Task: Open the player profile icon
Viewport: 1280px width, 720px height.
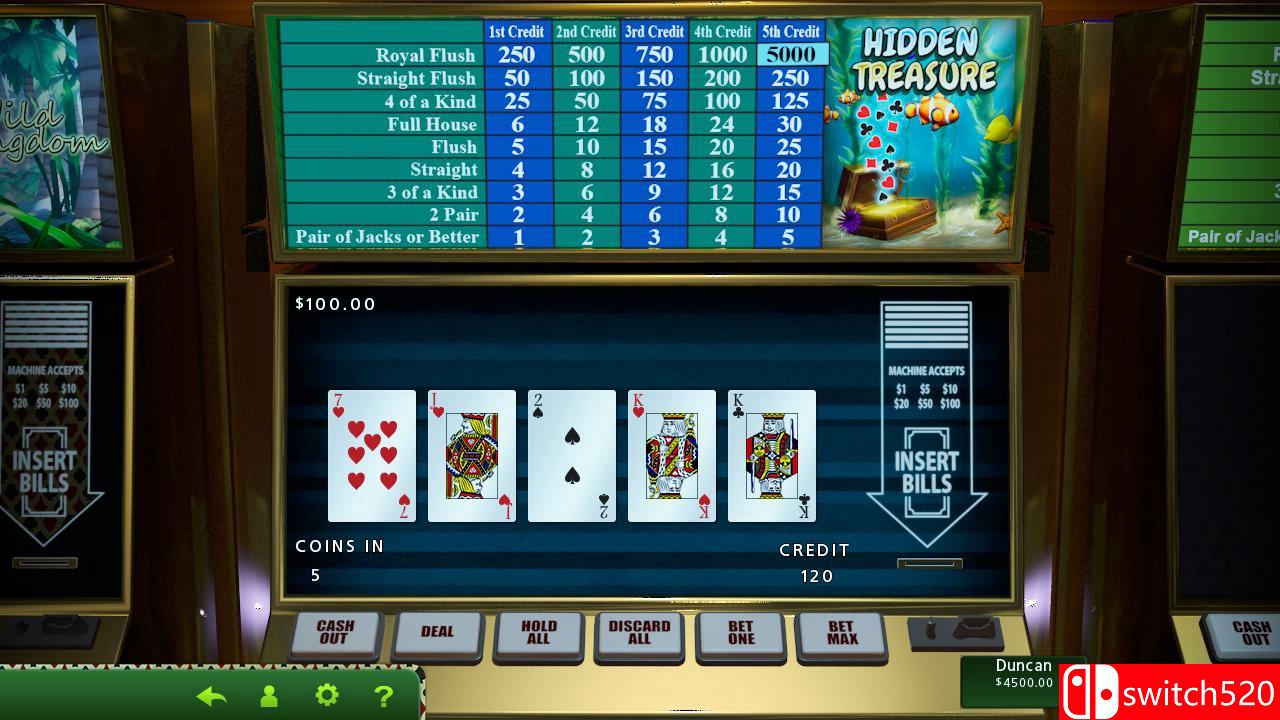Action: coord(268,694)
